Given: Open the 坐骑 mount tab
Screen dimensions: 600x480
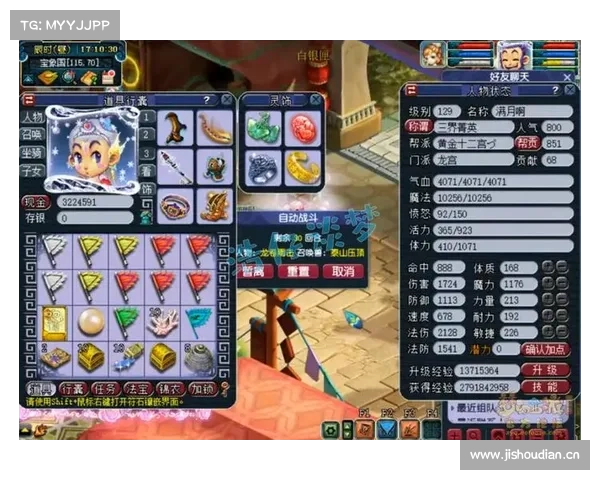Looking at the screenshot, I should pos(32,153).
